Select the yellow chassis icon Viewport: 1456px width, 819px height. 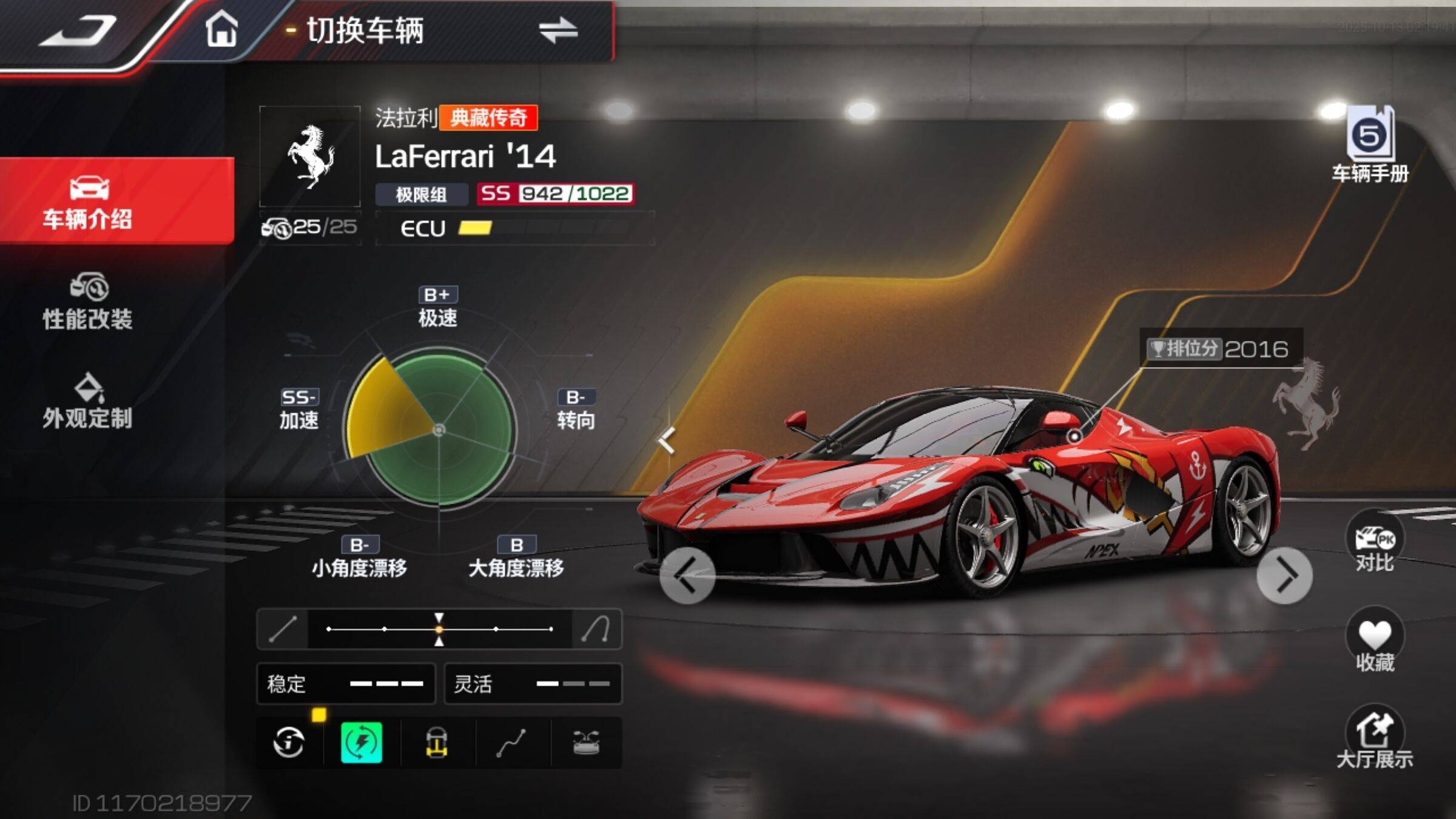pyautogui.click(x=437, y=742)
